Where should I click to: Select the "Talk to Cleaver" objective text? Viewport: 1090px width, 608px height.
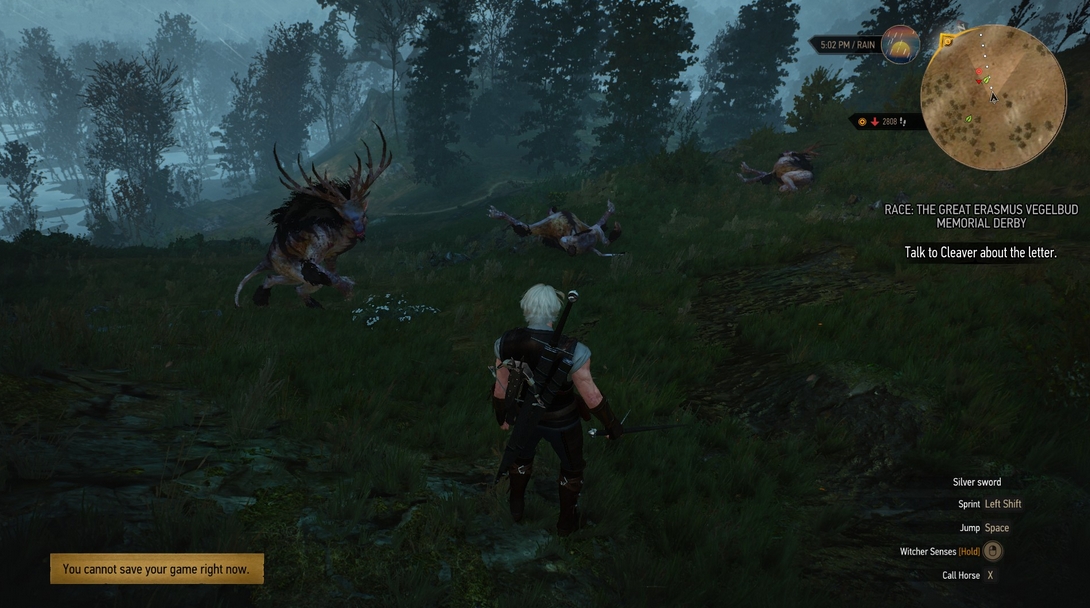coord(980,253)
